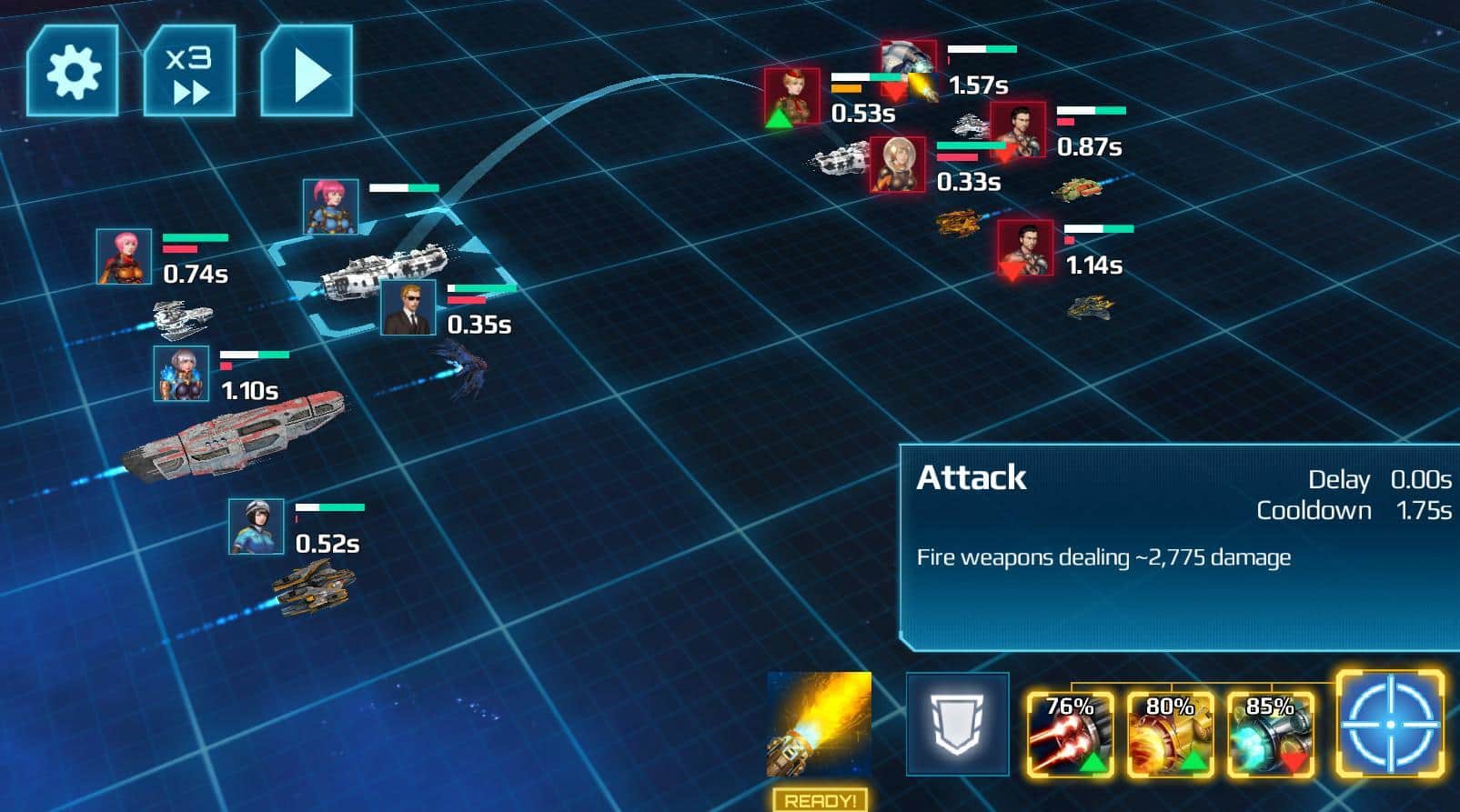Screen dimensions: 1460x812
Task: Select the 76% red laser weapon
Action: tap(1070, 735)
